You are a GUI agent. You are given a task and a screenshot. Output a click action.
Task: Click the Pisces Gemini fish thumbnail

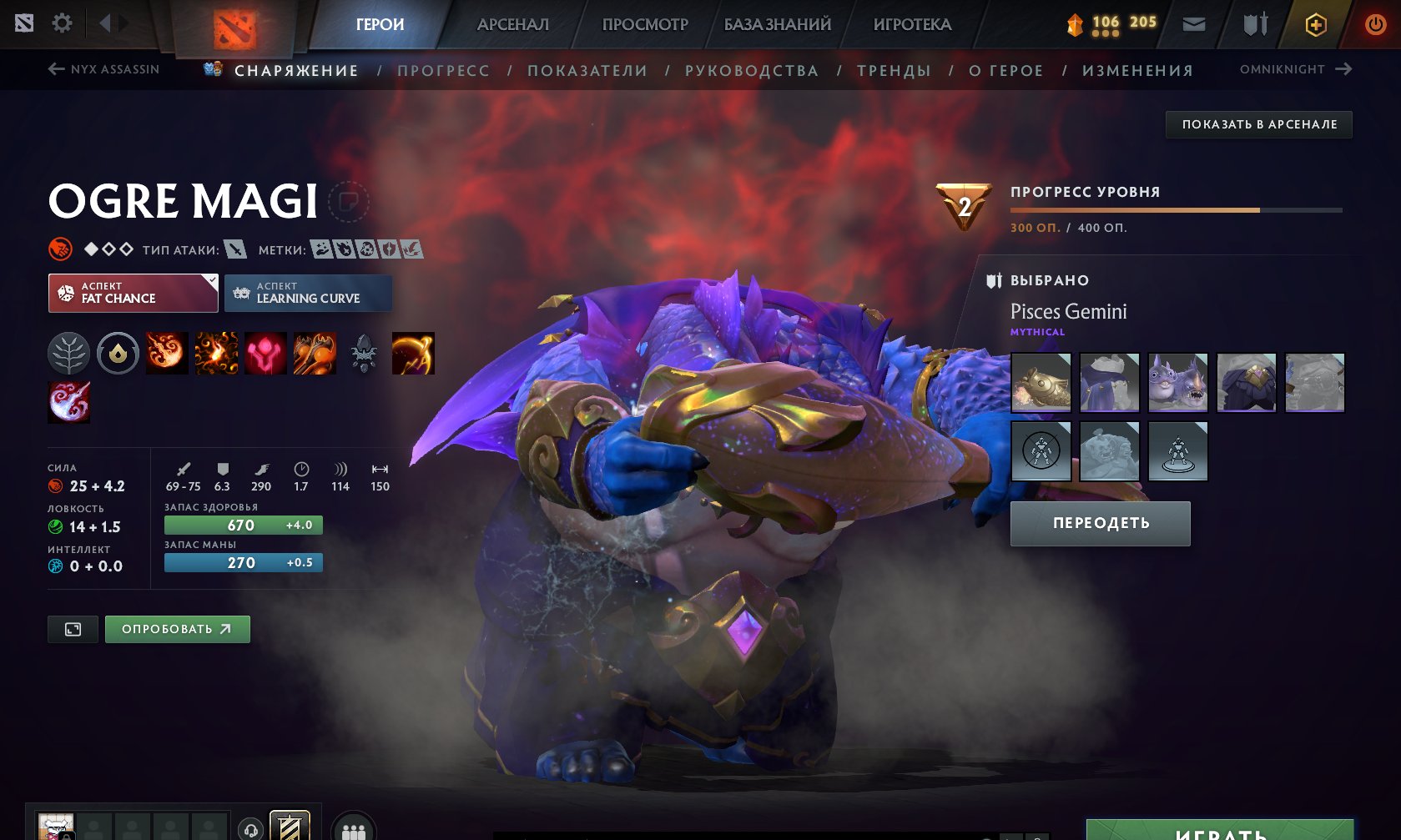click(x=1041, y=383)
